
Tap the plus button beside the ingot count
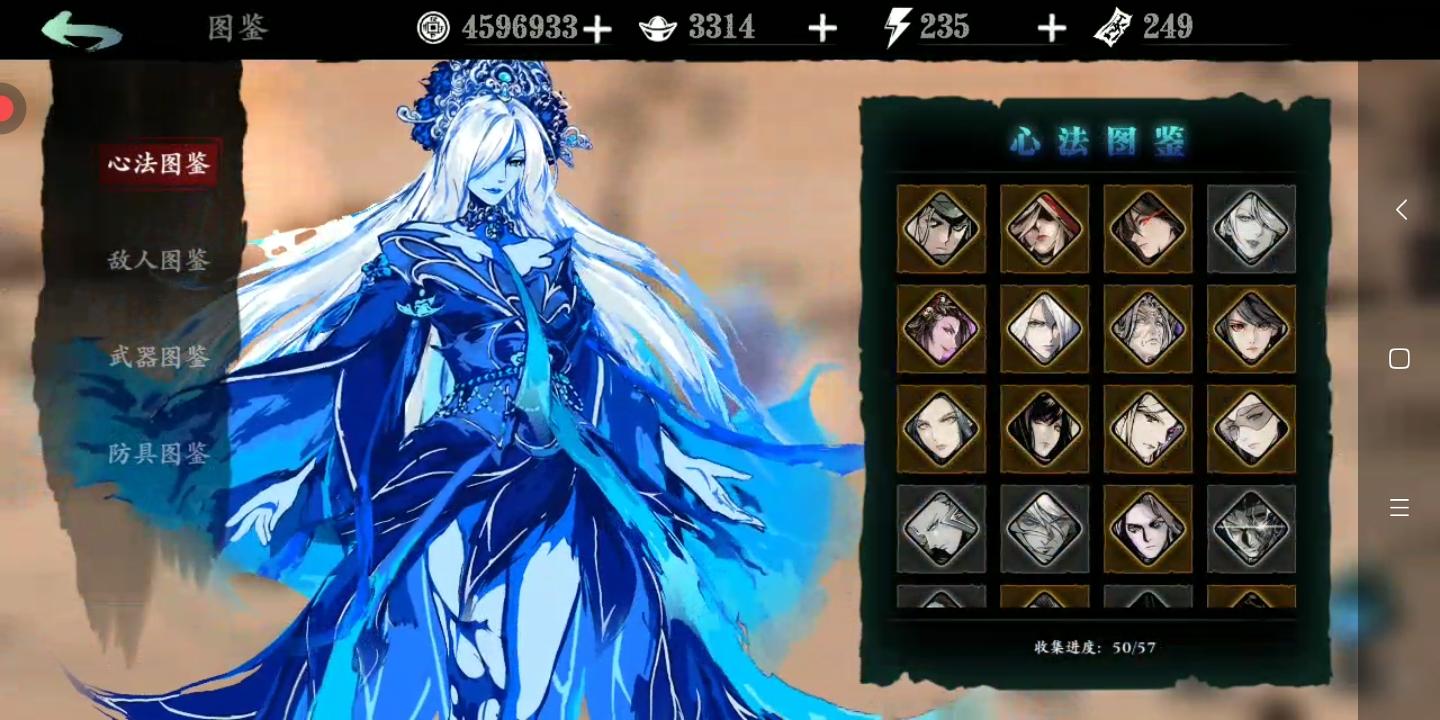[x=823, y=28]
